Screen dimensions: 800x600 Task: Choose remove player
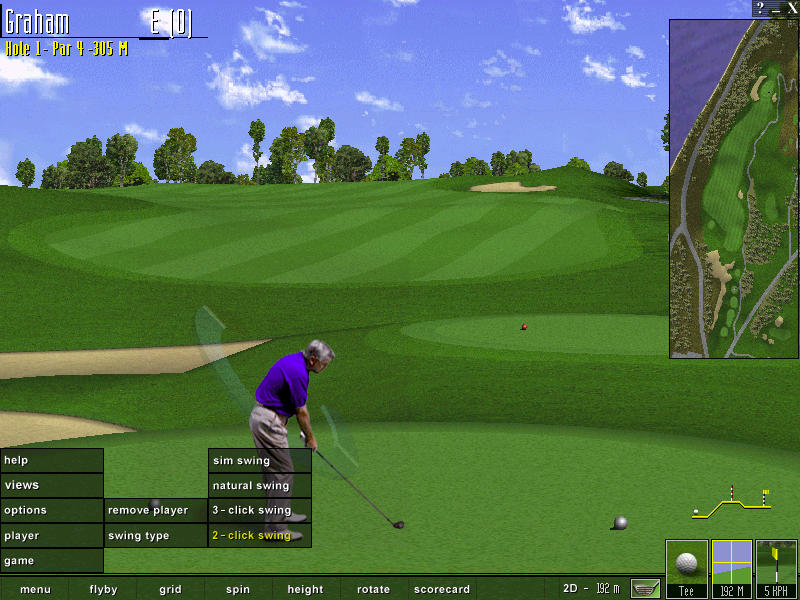pos(155,510)
